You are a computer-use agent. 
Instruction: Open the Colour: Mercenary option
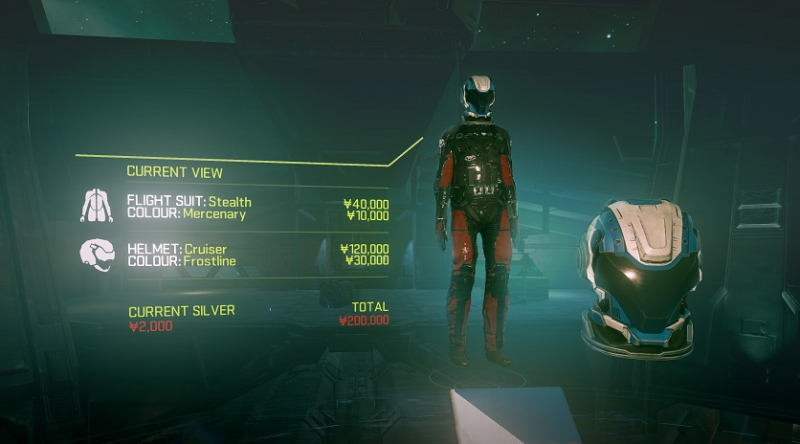pos(186,214)
